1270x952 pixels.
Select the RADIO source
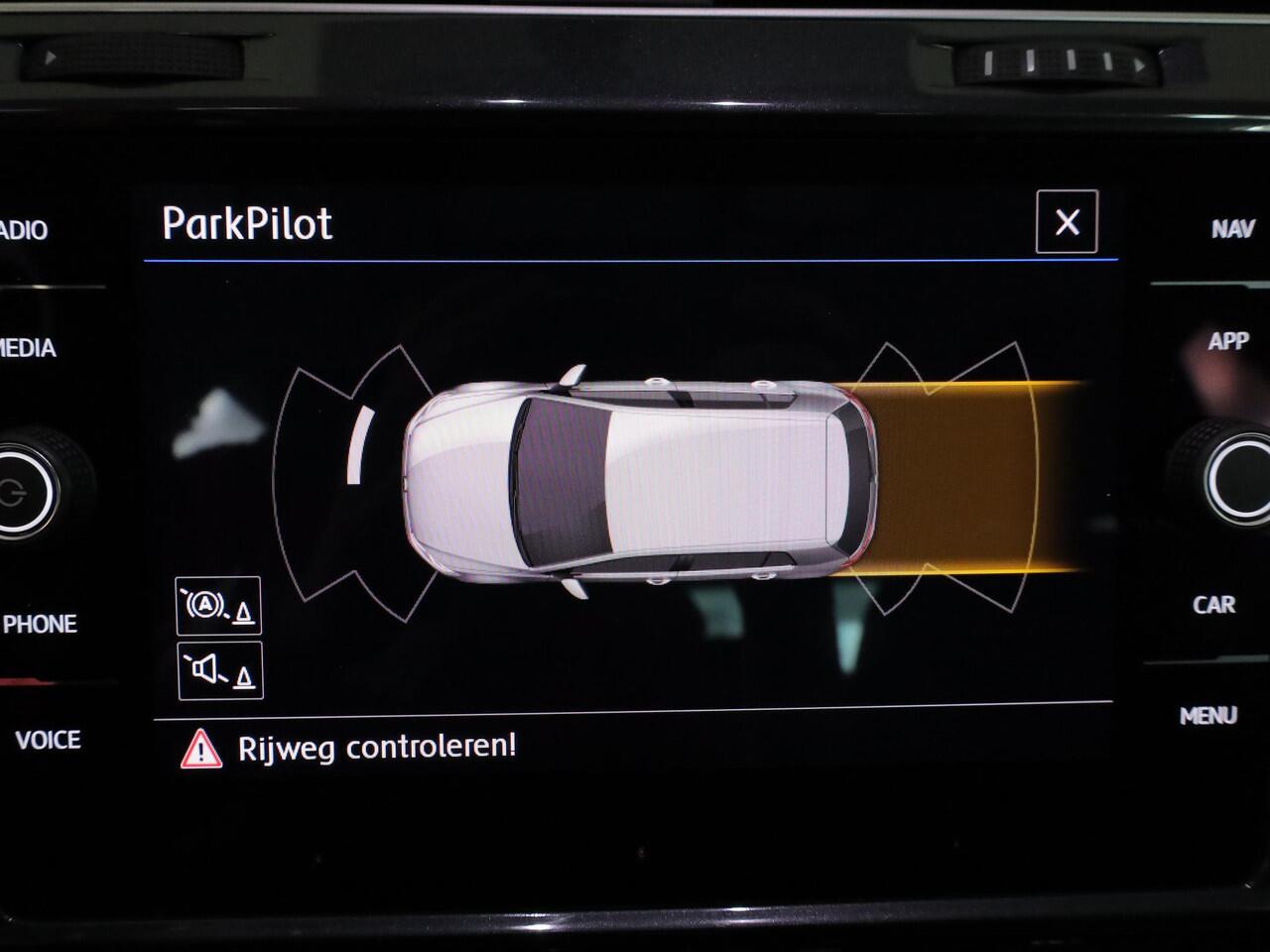(x=22, y=229)
